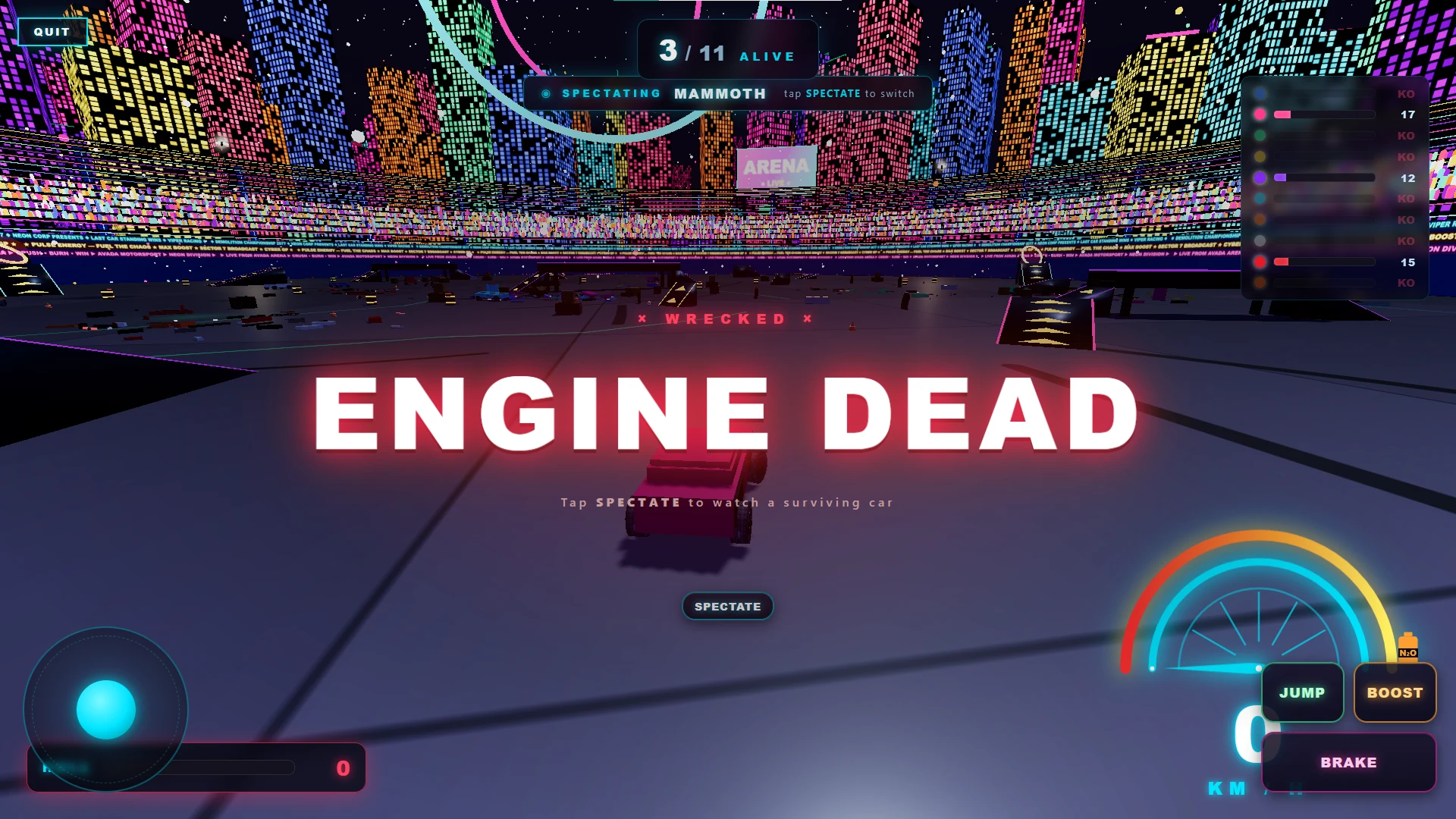Hit the BRAKE button
This screenshot has width=1456, height=819.
tap(1349, 762)
